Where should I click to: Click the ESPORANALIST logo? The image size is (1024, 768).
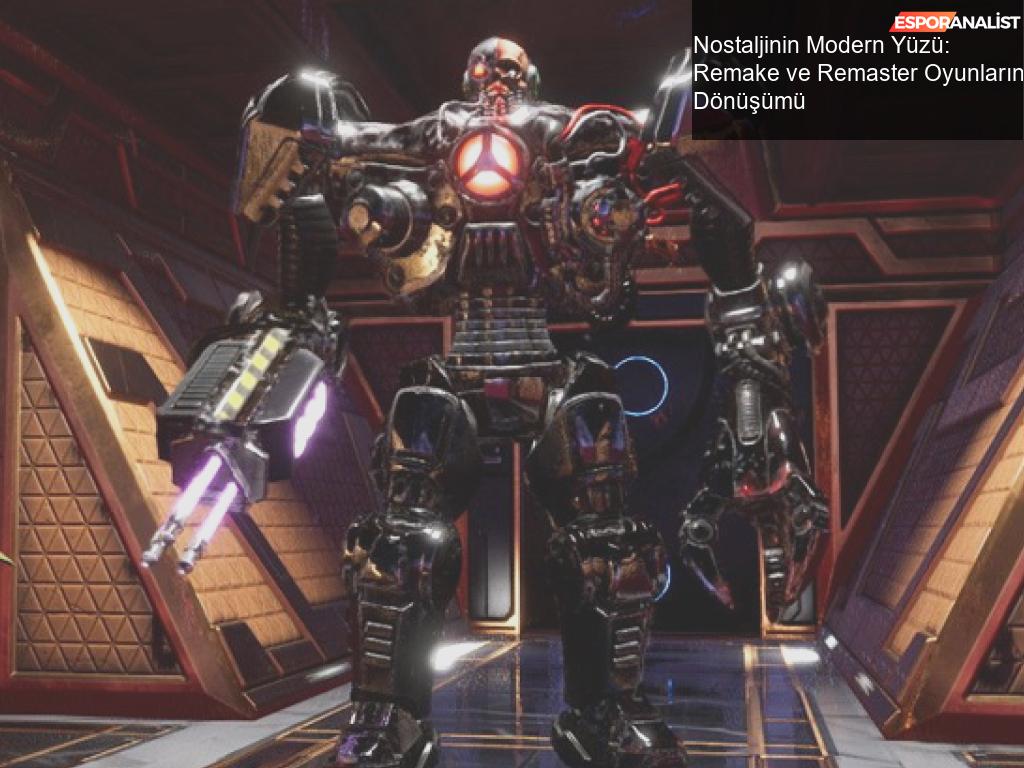pos(955,22)
